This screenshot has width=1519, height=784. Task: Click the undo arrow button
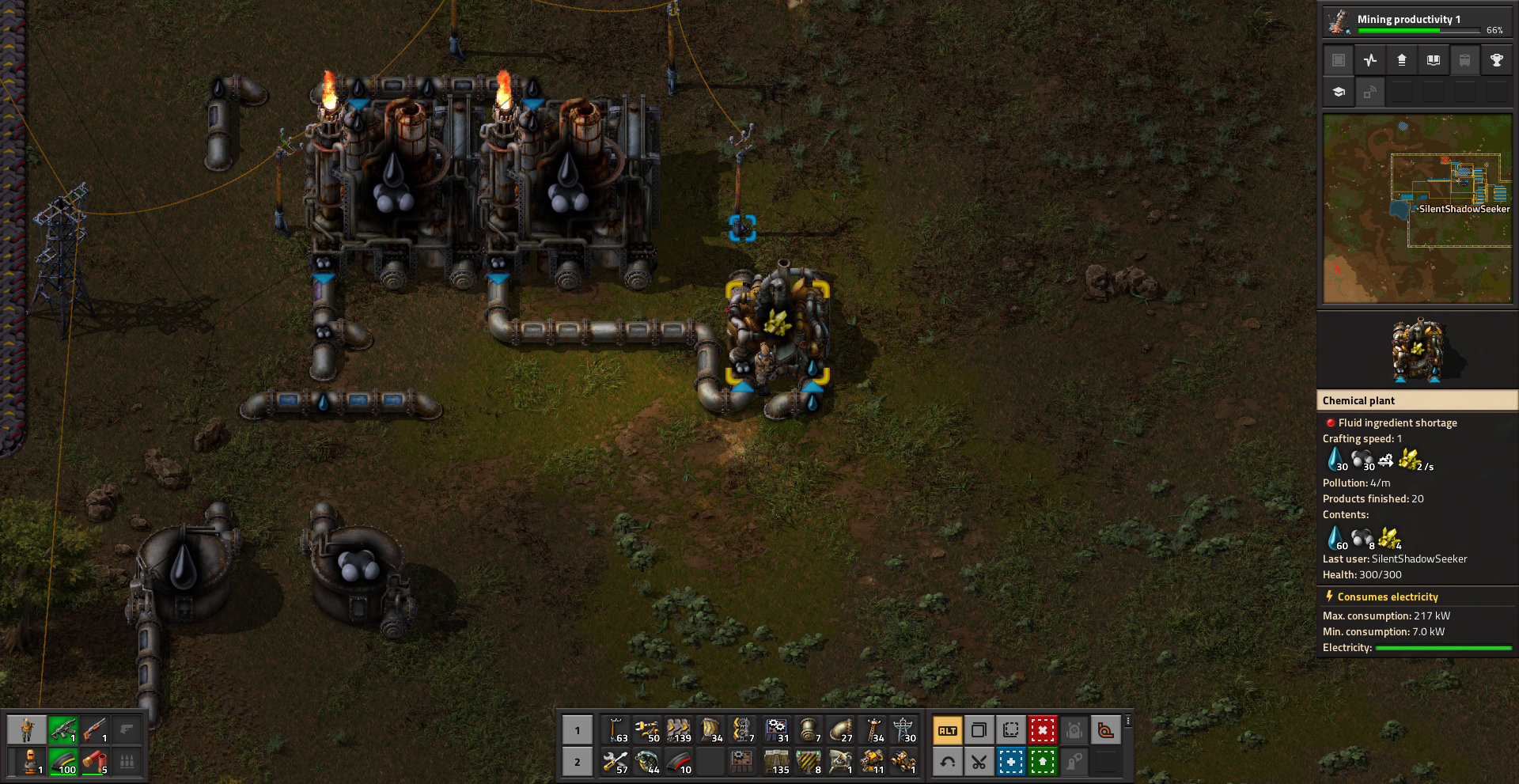point(948,762)
